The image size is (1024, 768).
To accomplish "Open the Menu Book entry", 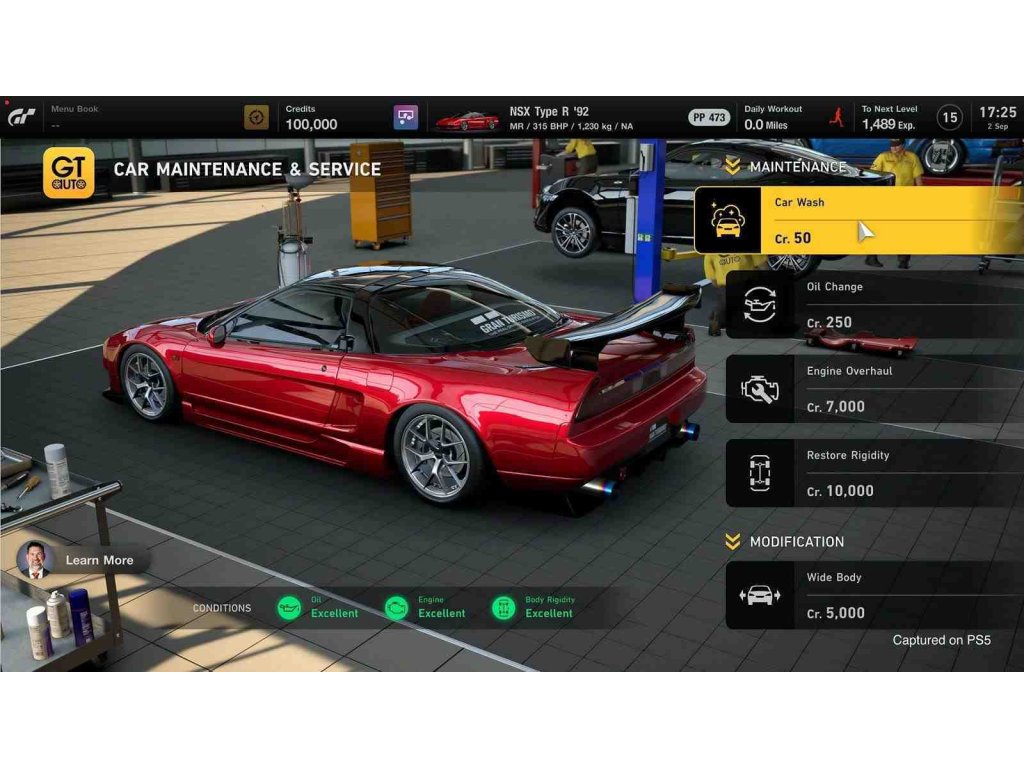I will (x=75, y=116).
